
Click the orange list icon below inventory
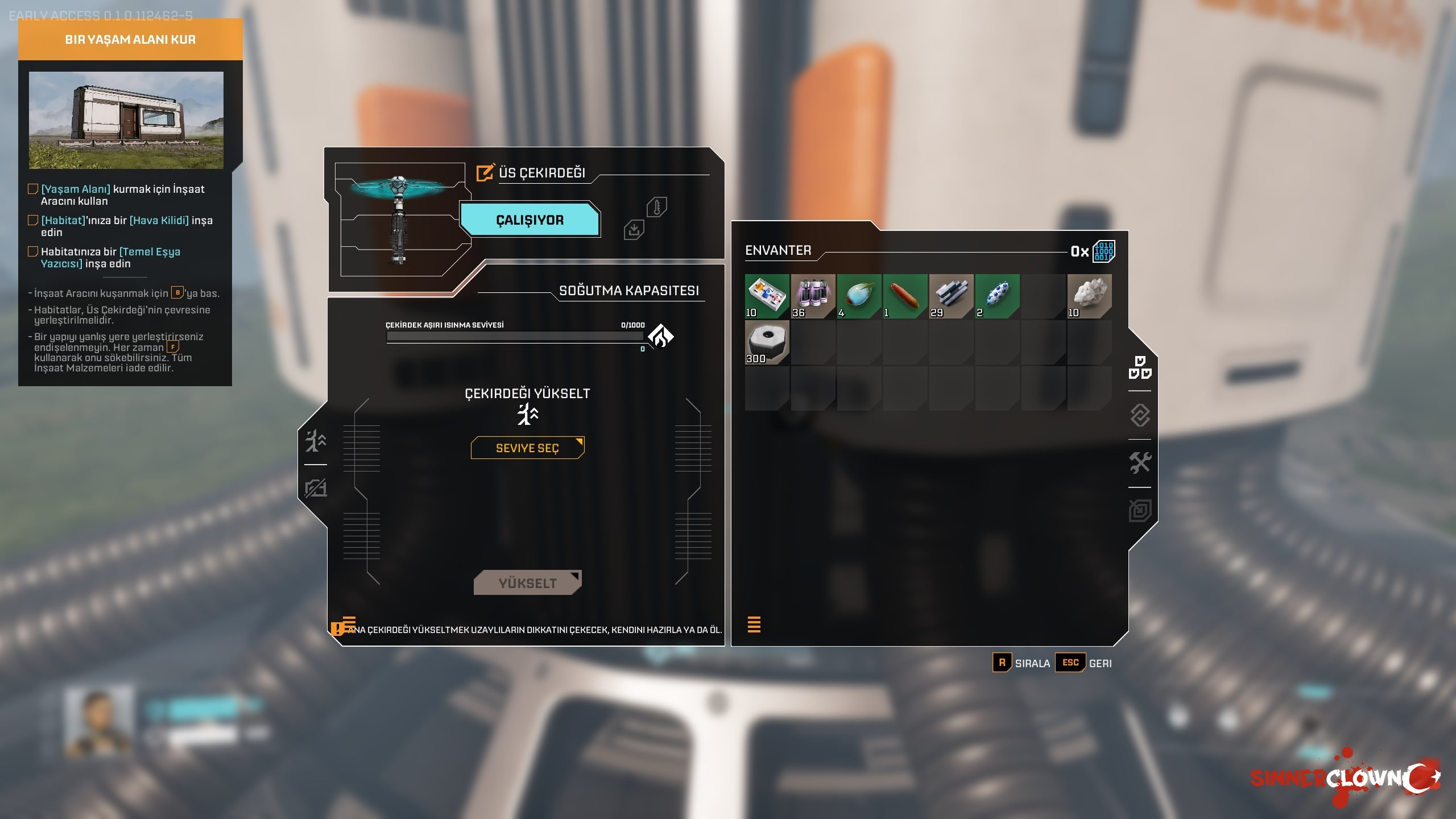[x=754, y=624]
